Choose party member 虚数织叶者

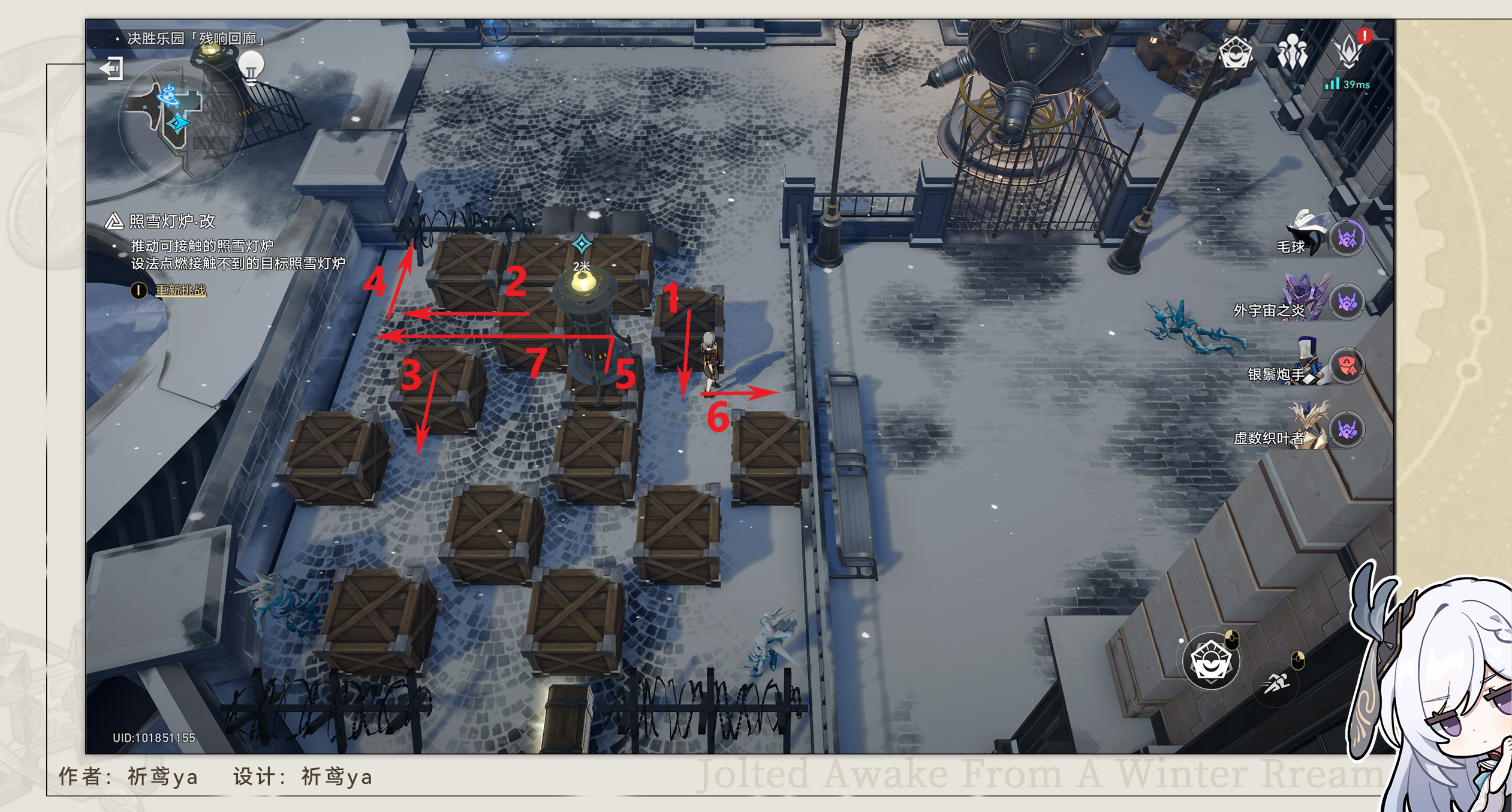coord(1346,430)
